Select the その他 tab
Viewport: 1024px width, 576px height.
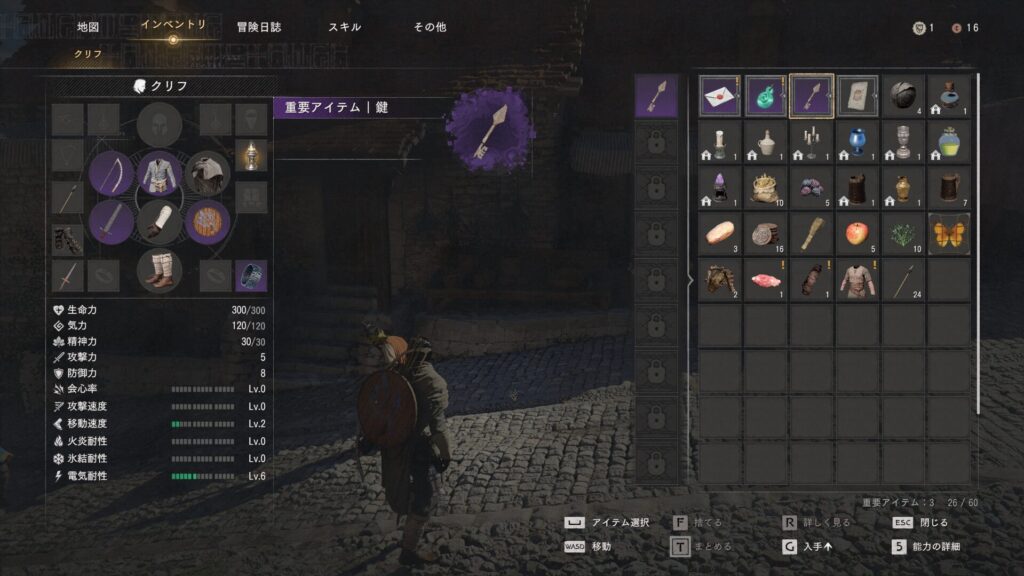430,27
